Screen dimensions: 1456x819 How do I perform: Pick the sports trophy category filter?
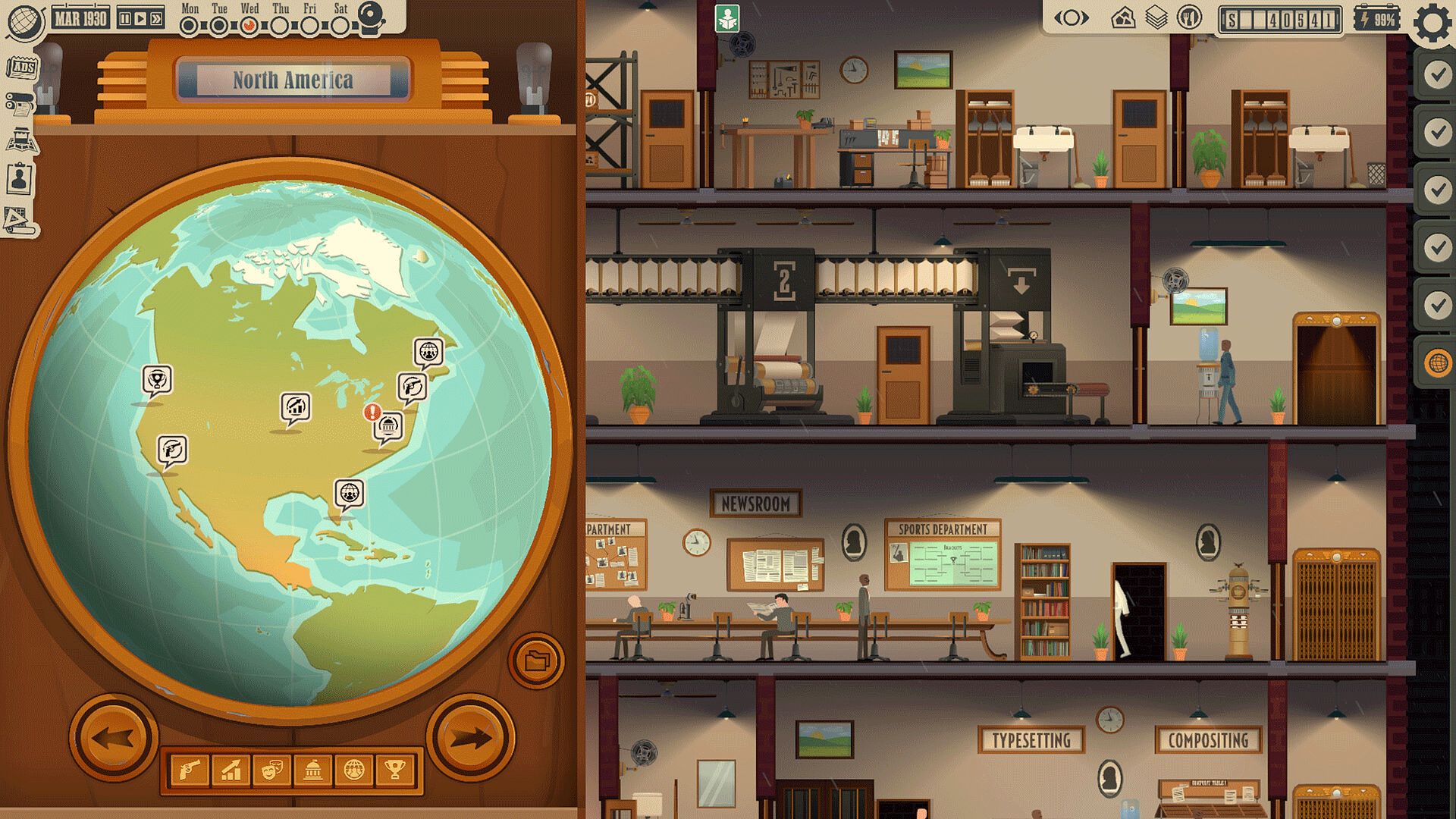(394, 769)
